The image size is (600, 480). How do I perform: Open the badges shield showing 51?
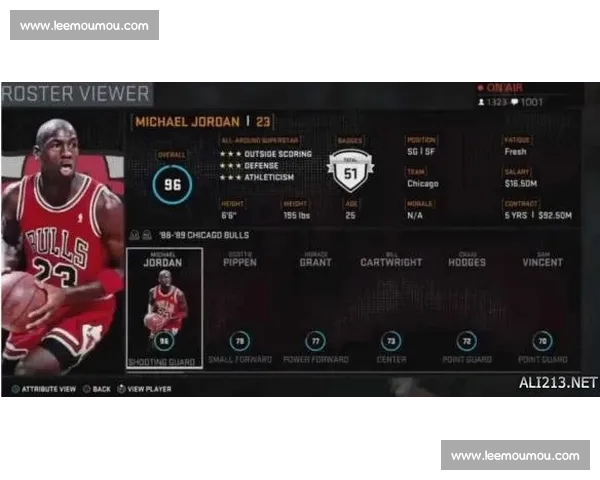click(x=350, y=171)
